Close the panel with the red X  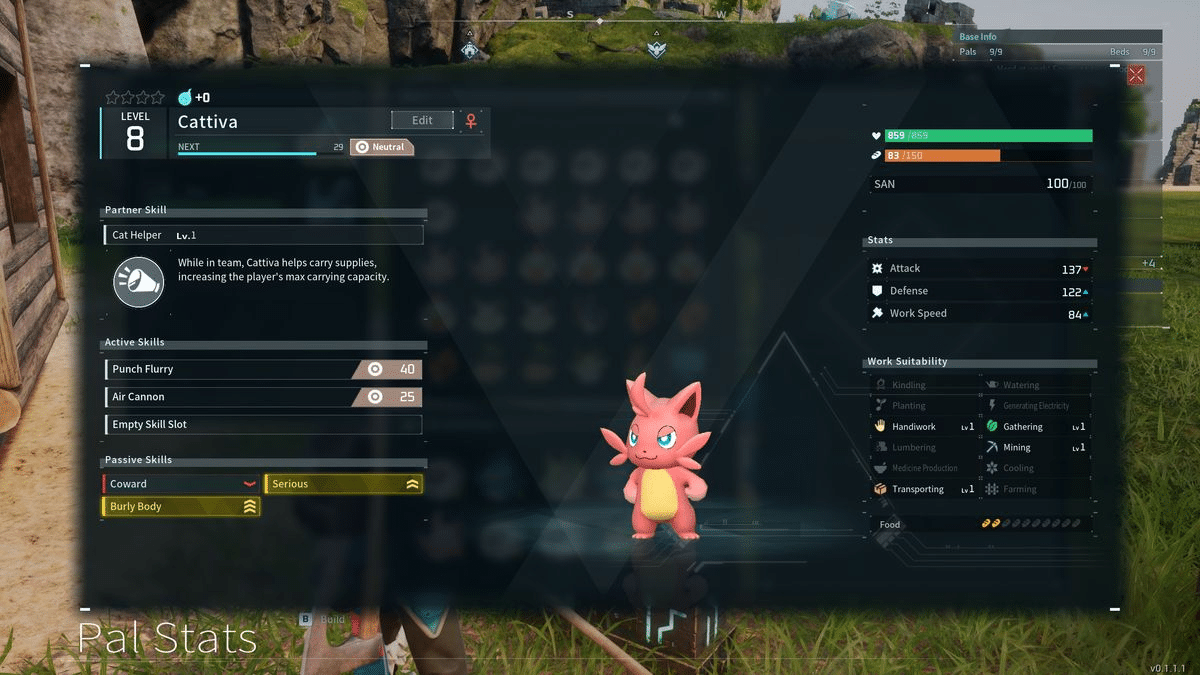point(1136,75)
